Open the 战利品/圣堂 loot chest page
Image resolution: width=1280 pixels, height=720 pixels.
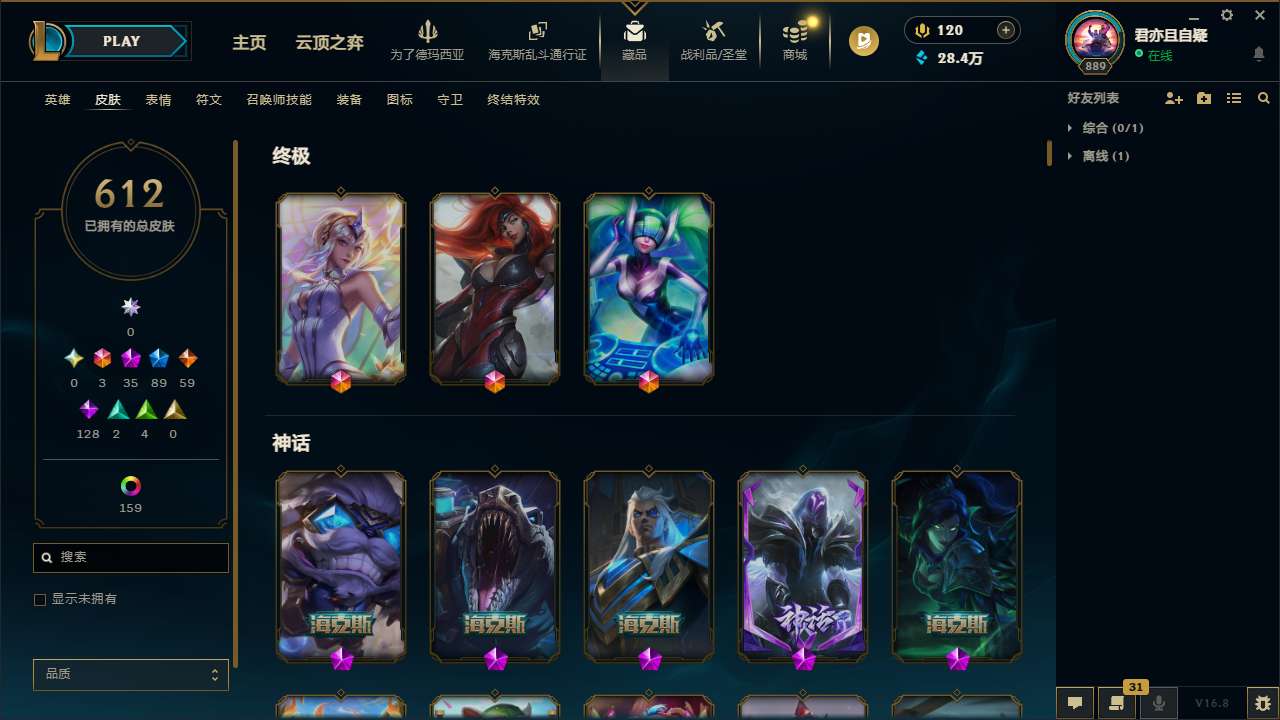click(713, 42)
